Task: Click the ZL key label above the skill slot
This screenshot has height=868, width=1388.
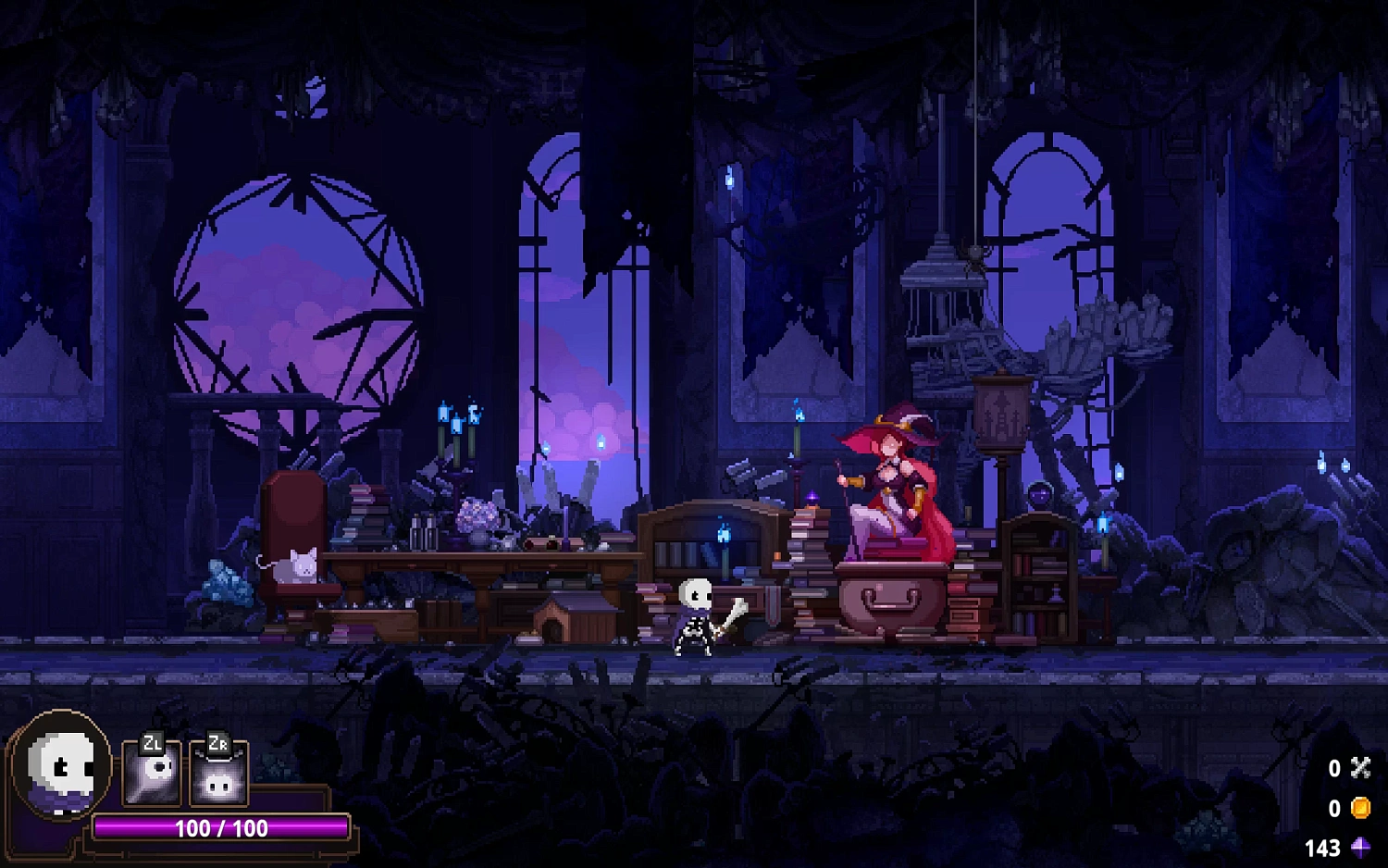Action: tap(153, 743)
